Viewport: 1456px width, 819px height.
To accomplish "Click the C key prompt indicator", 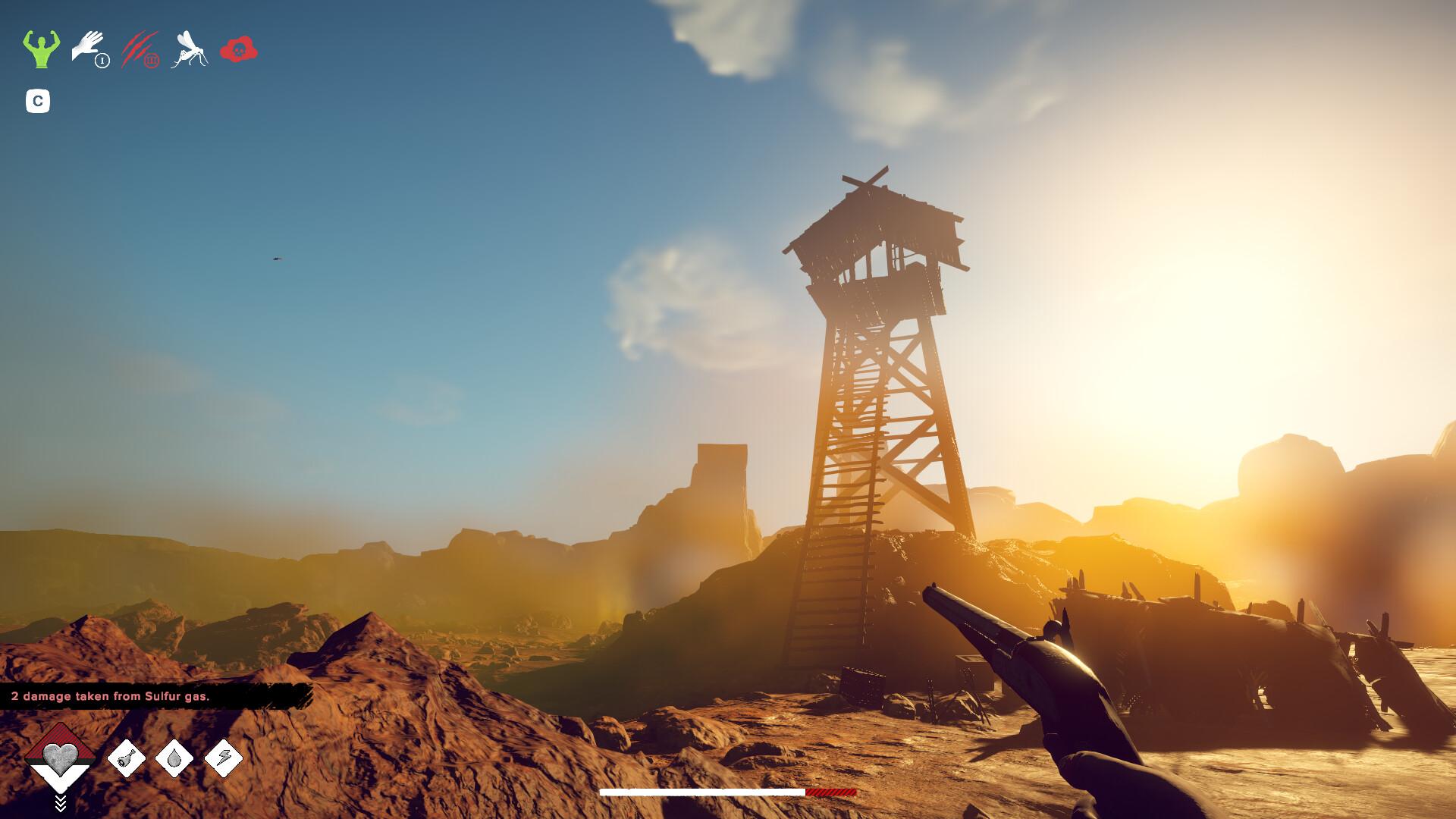I will 38,99.
